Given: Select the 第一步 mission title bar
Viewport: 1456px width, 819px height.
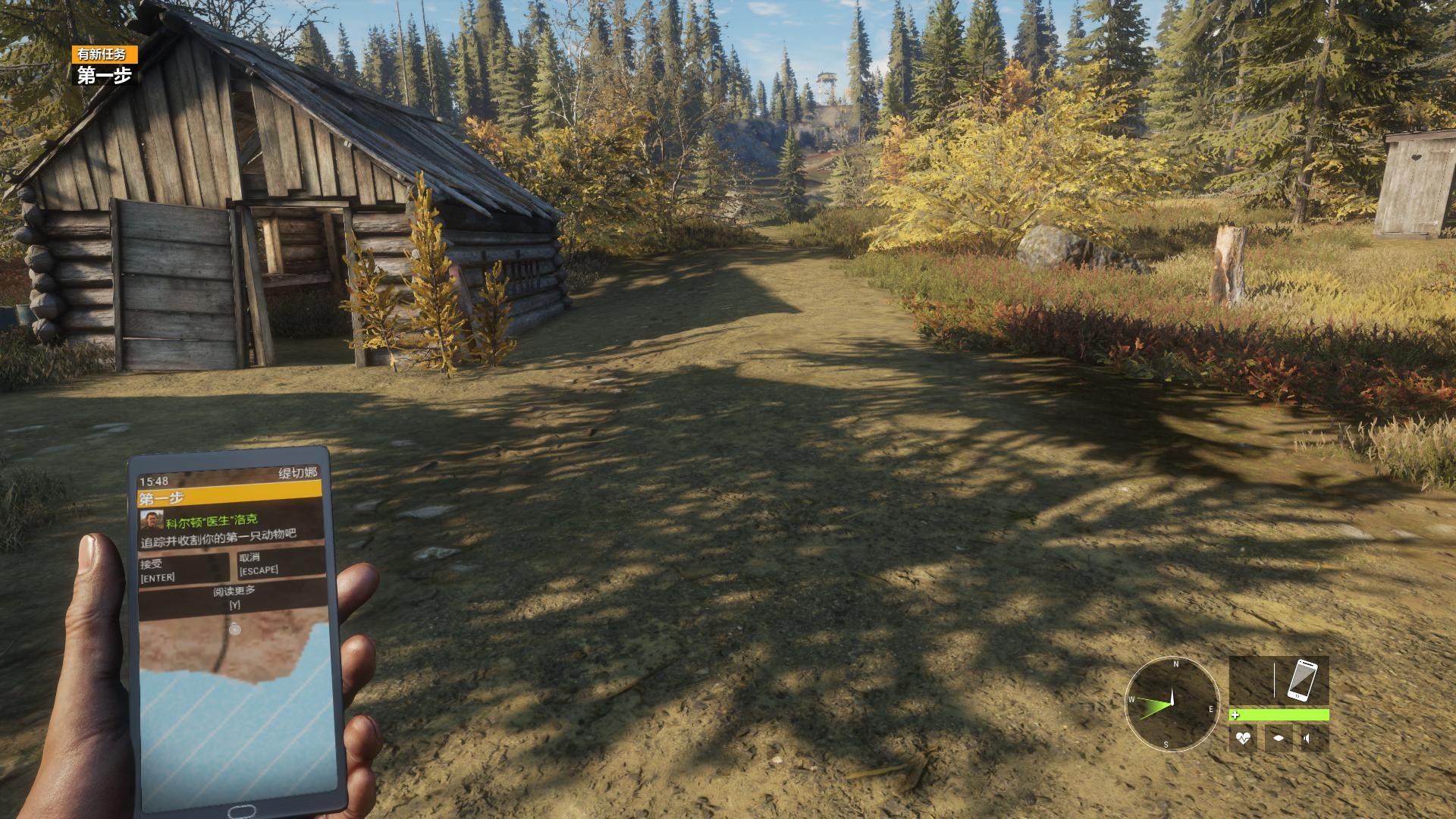Looking at the screenshot, I should (230, 498).
